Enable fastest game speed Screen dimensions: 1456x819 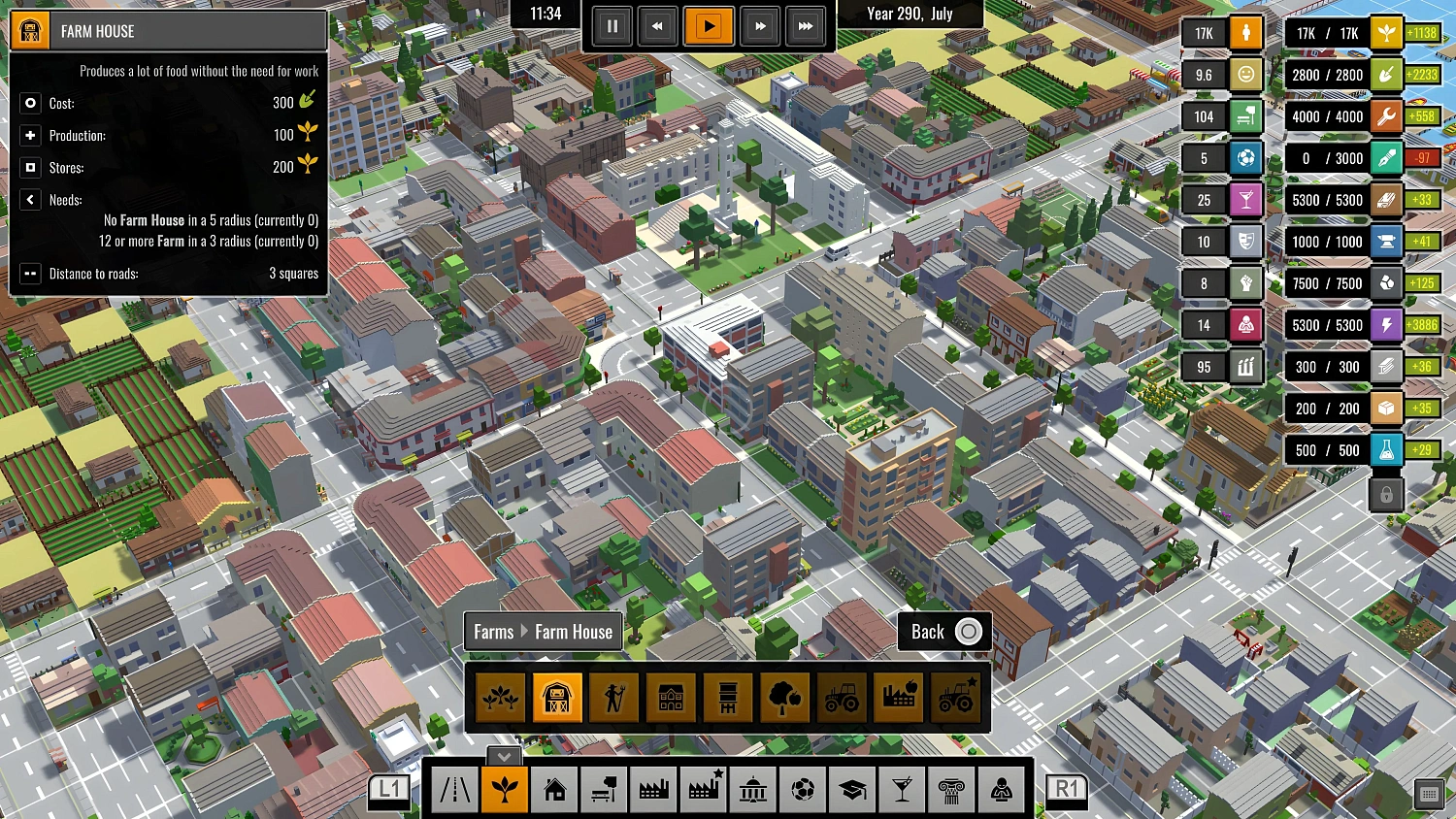[x=807, y=26]
